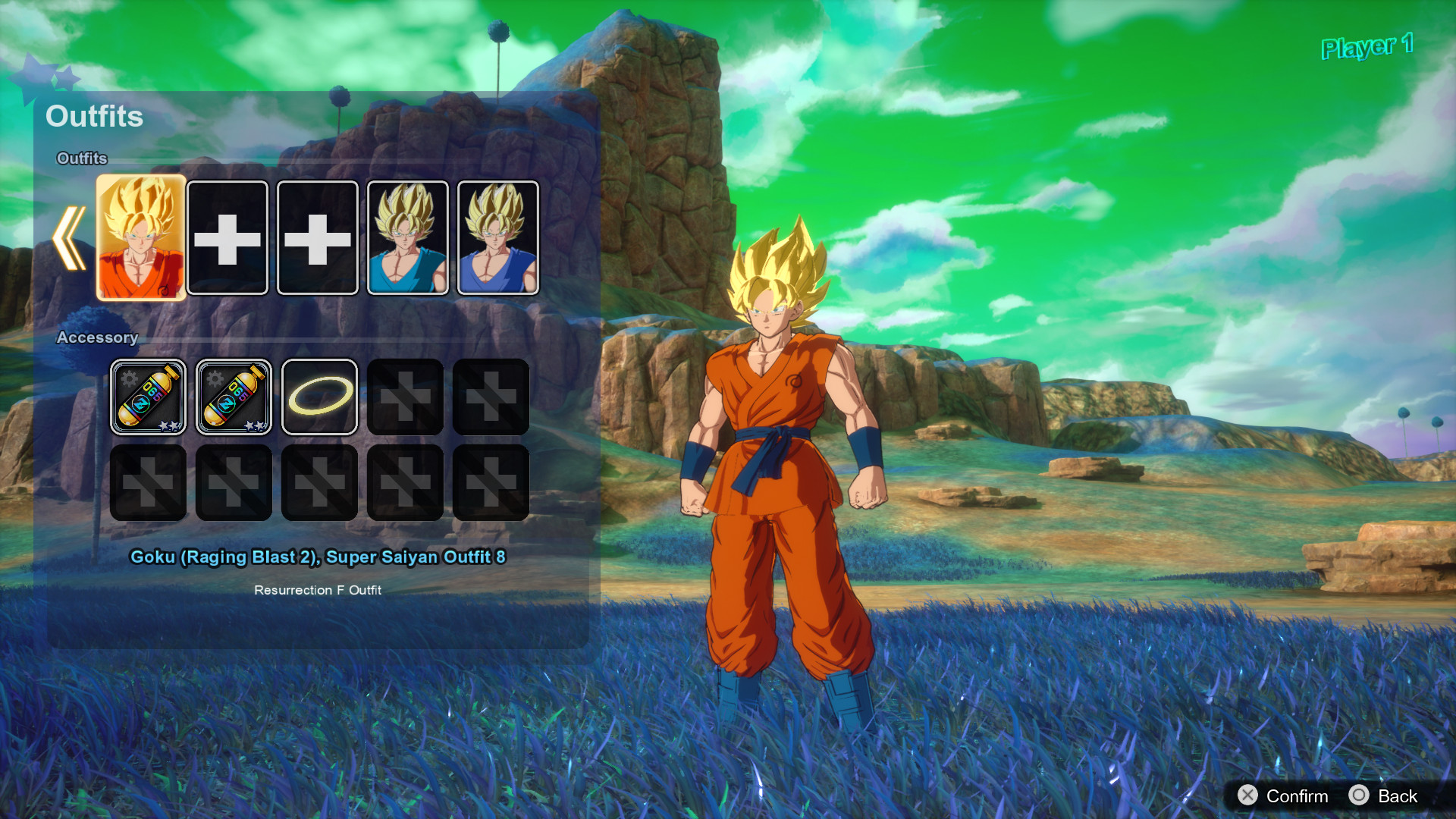Select the second energy capsule accessory icon
The width and height of the screenshot is (1456, 819).
coord(234,397)
